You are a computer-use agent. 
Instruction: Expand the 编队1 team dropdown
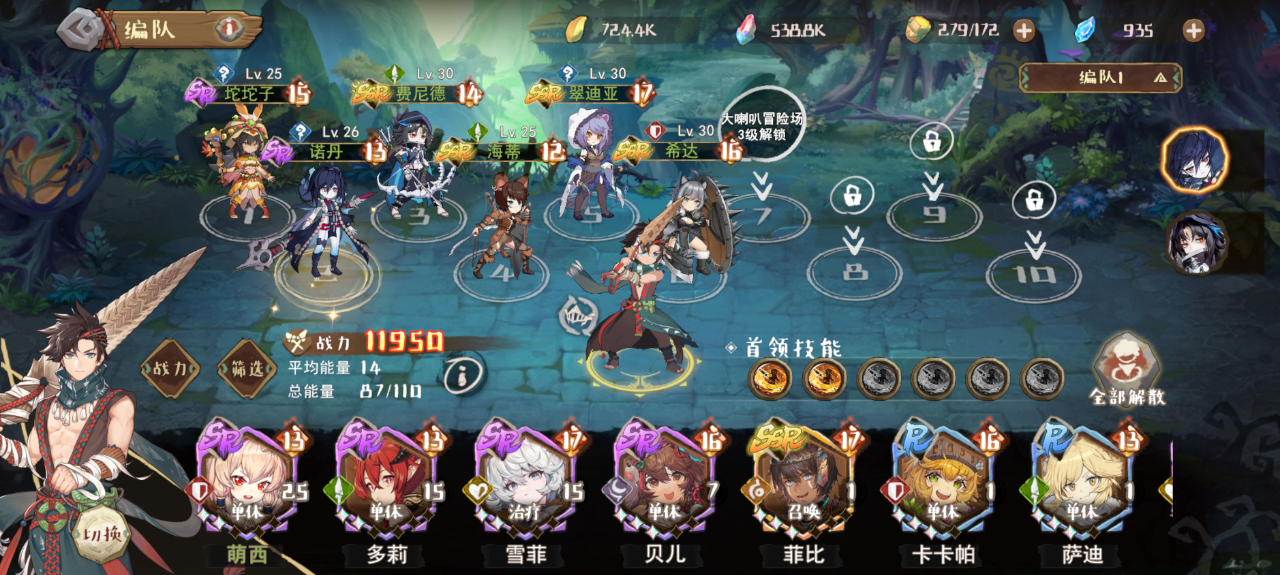coord(1100,77)
